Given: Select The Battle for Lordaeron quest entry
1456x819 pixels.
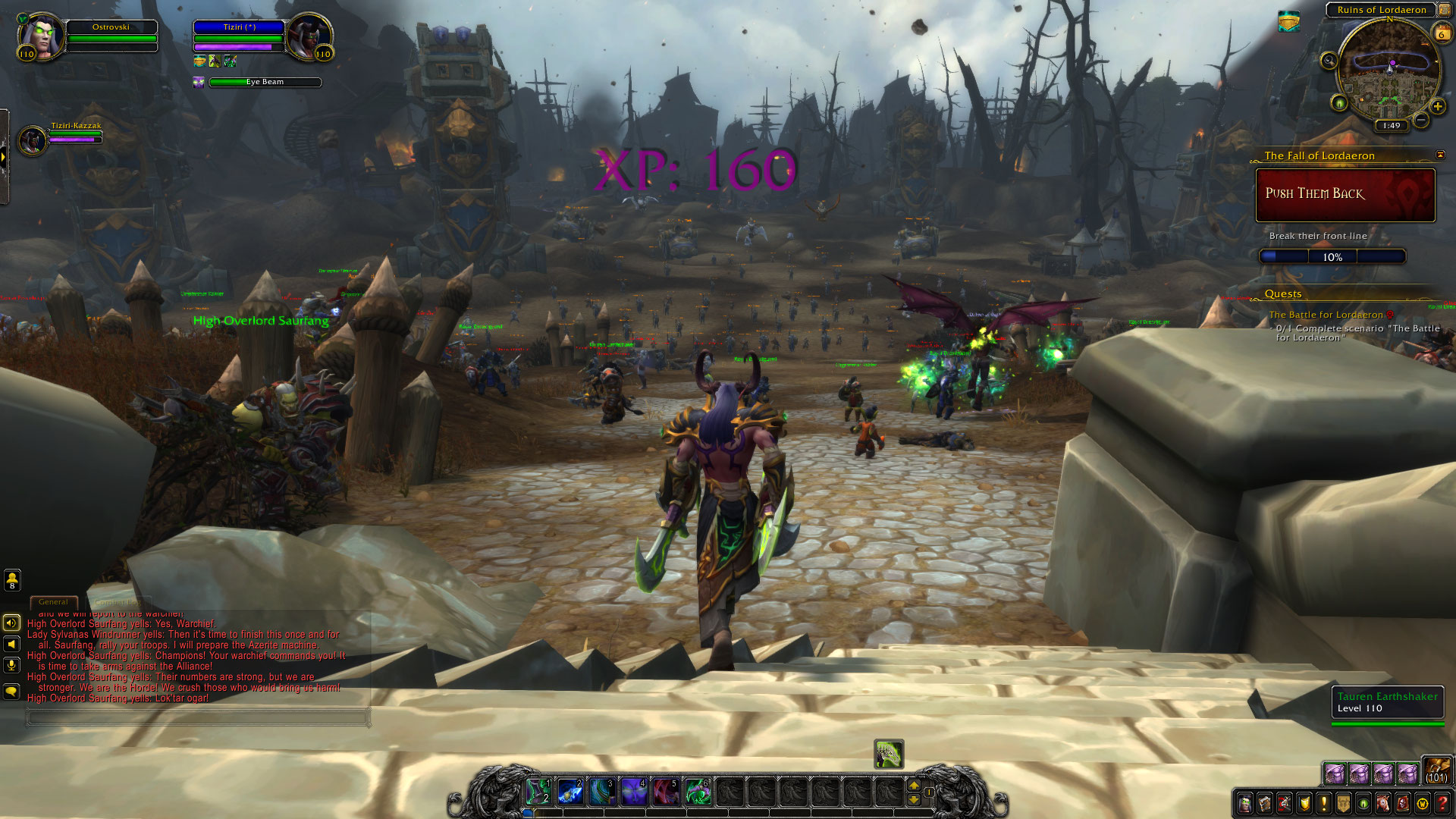Looking at the screenshot, I should tap(1326, 315).
